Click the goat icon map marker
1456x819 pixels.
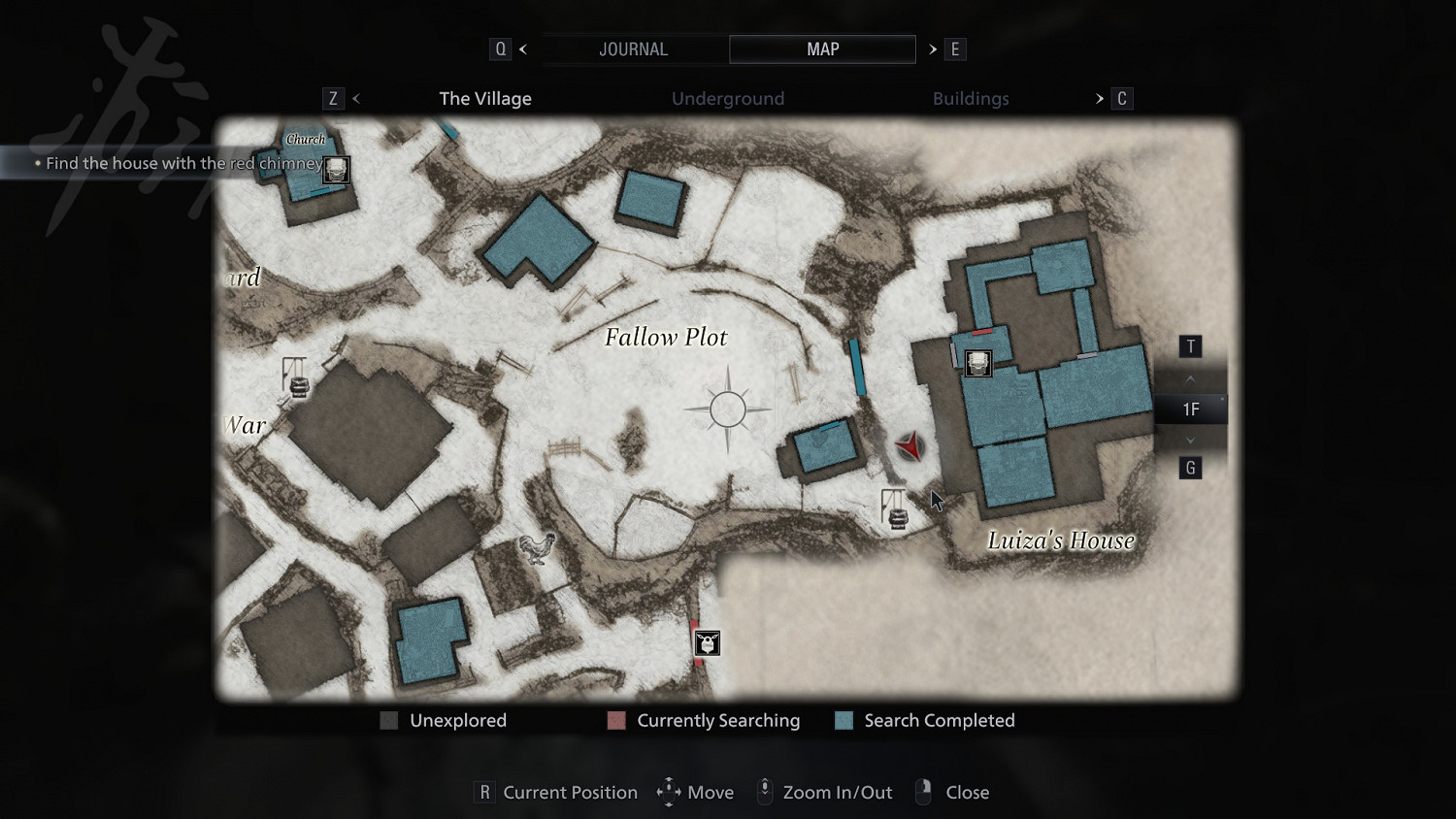point(708,642)
